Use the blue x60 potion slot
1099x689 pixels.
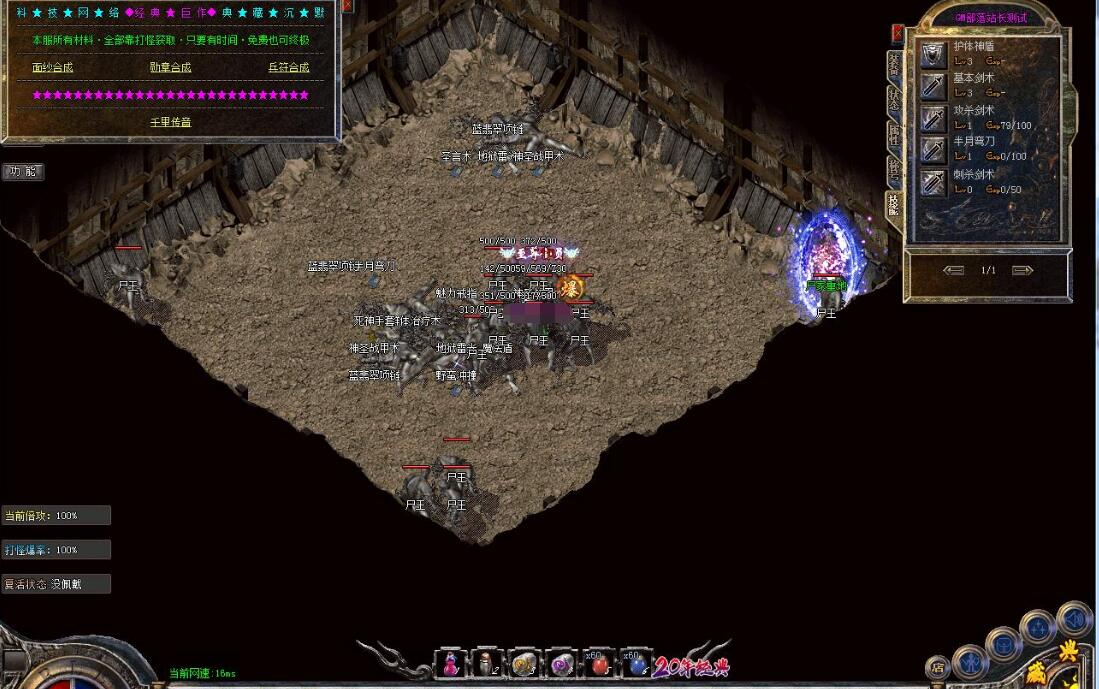(x=635, y=663)
